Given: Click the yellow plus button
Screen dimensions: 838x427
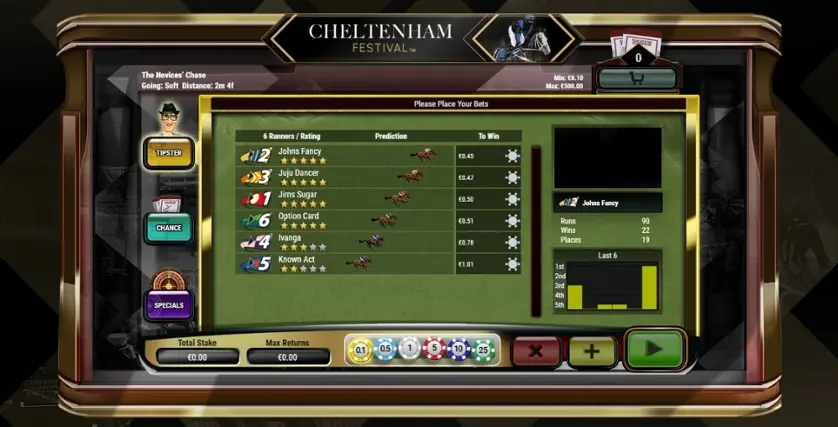Looking at the screenshot, I should click(592, 351).
